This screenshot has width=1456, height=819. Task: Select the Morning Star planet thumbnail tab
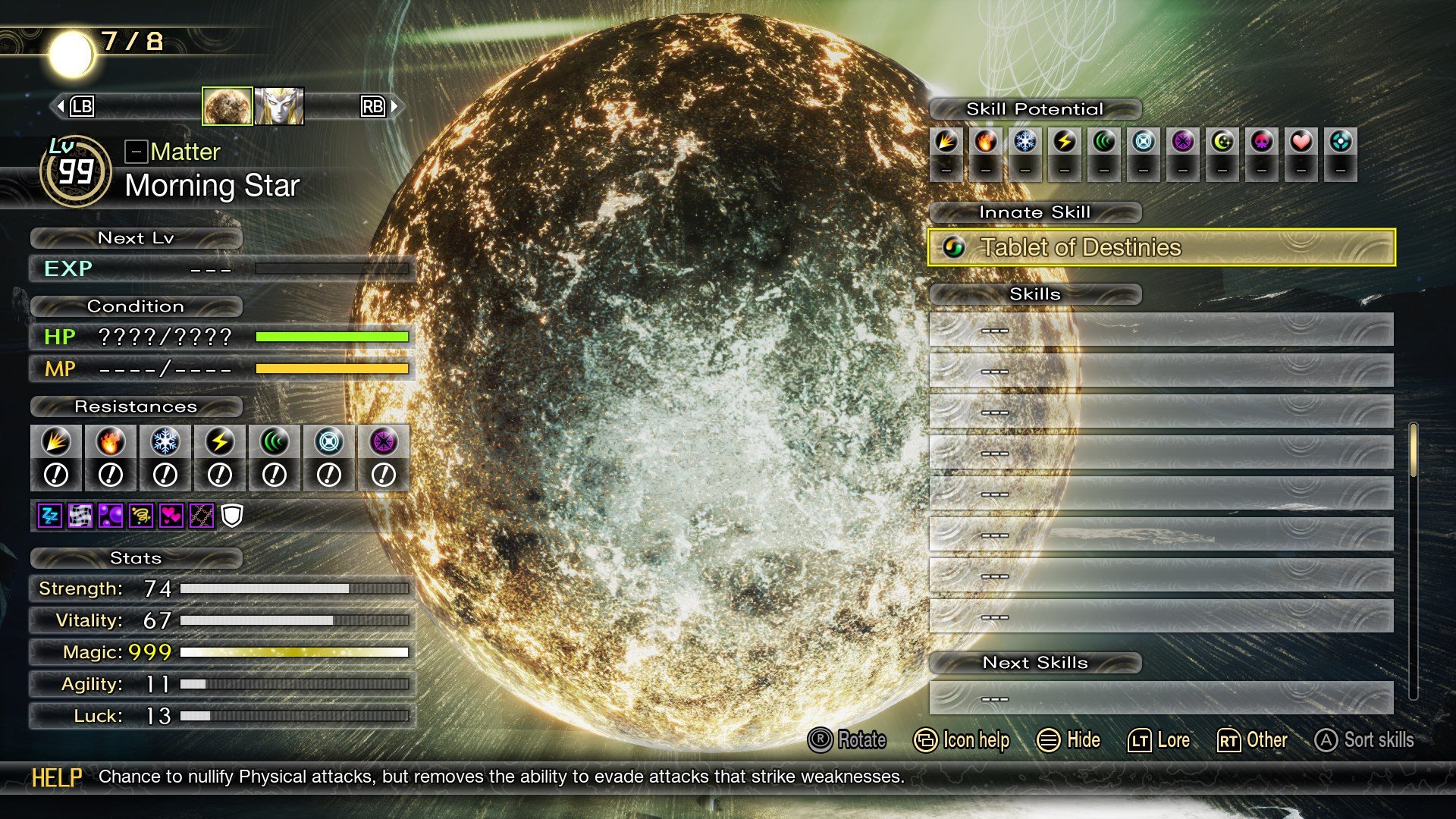227,105
